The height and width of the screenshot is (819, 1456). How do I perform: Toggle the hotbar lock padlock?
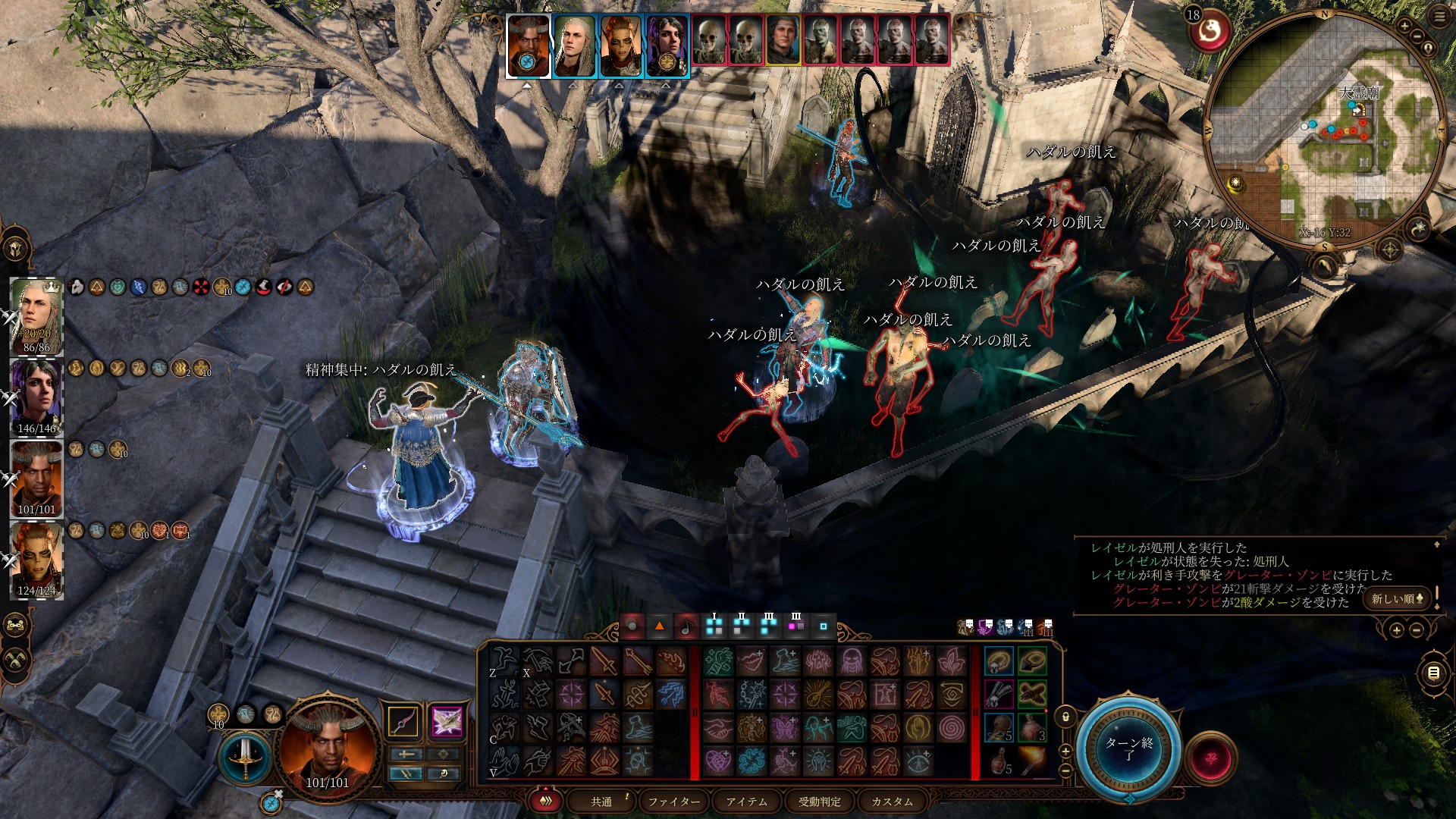tap(1065, 716)
